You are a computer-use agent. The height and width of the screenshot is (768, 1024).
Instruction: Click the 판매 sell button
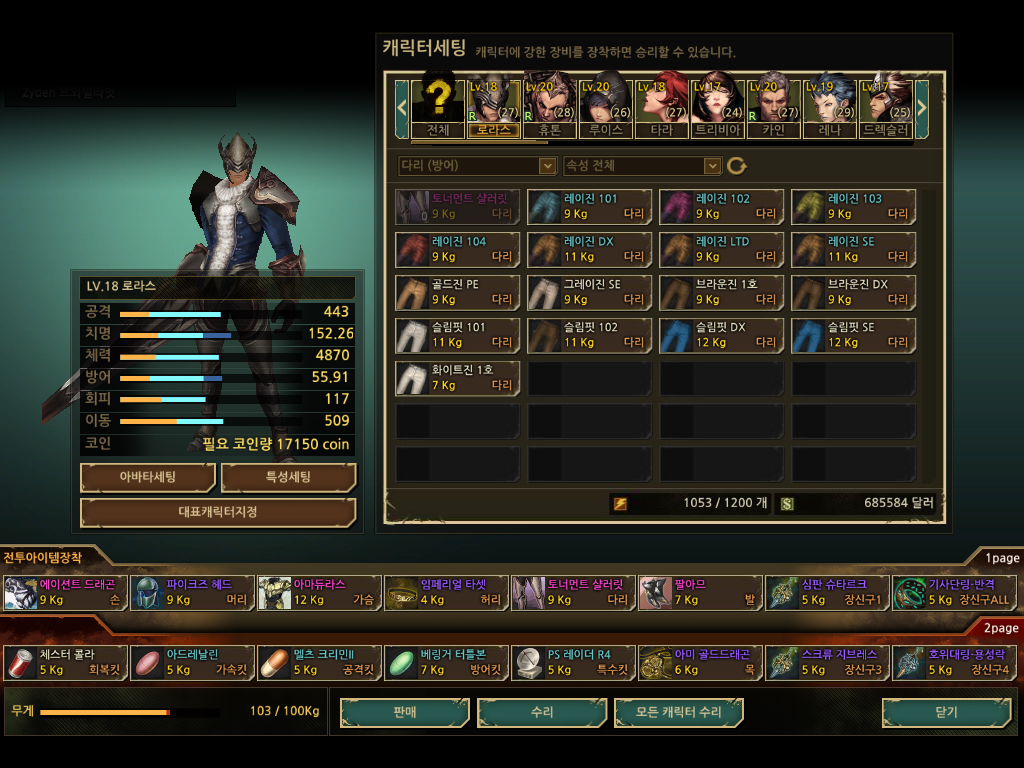click(x=404, y=712)
